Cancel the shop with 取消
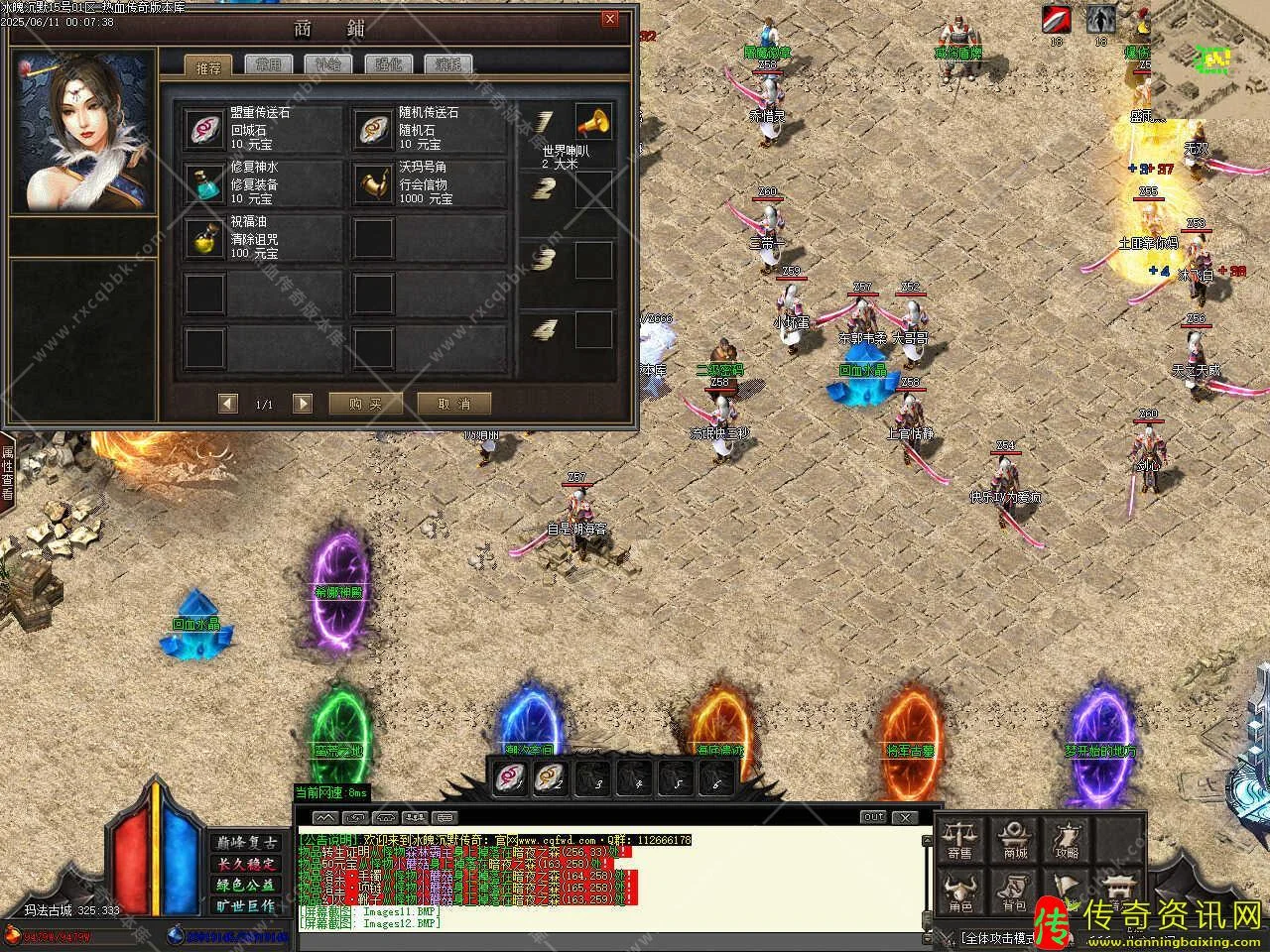 tap(453, 404)
